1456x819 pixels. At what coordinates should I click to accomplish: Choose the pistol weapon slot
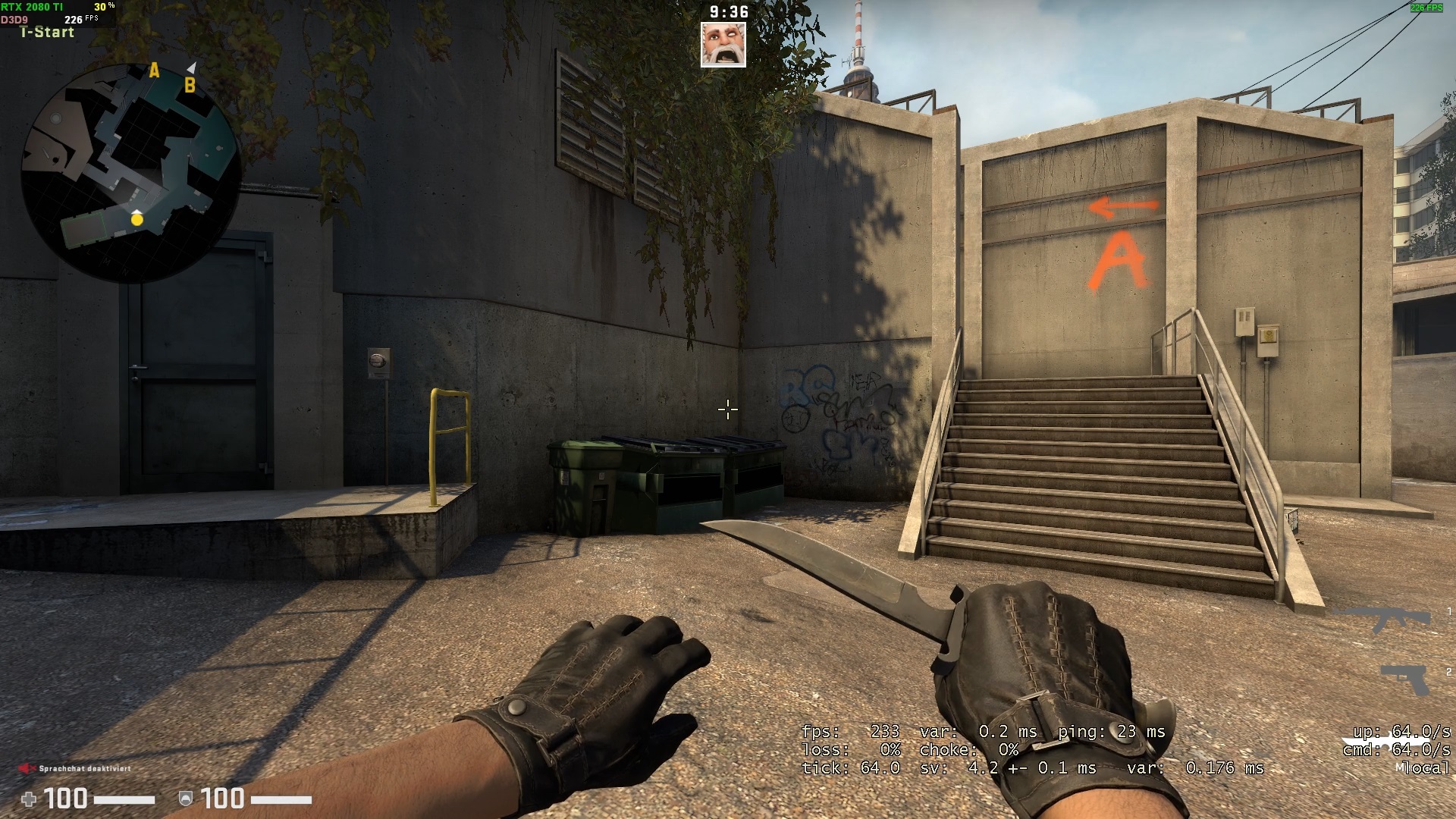[x=1405, y=679]
